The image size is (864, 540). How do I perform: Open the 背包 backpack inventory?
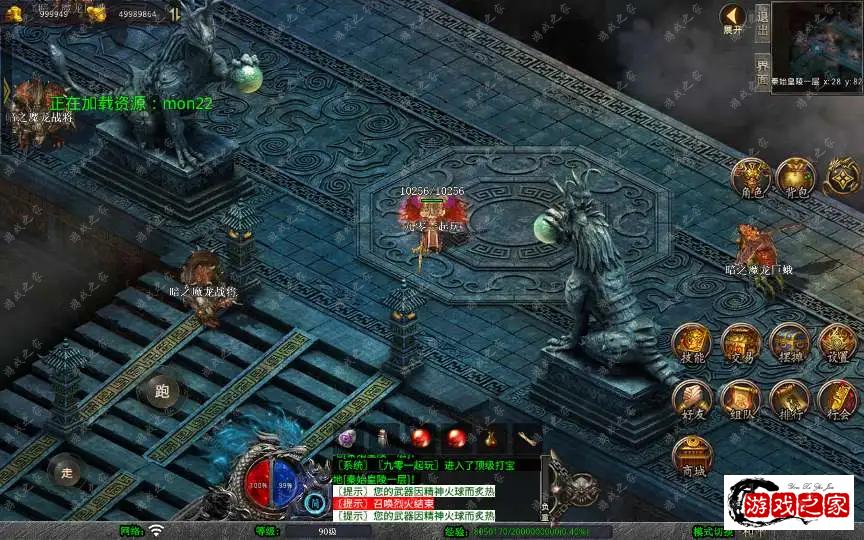796,176
